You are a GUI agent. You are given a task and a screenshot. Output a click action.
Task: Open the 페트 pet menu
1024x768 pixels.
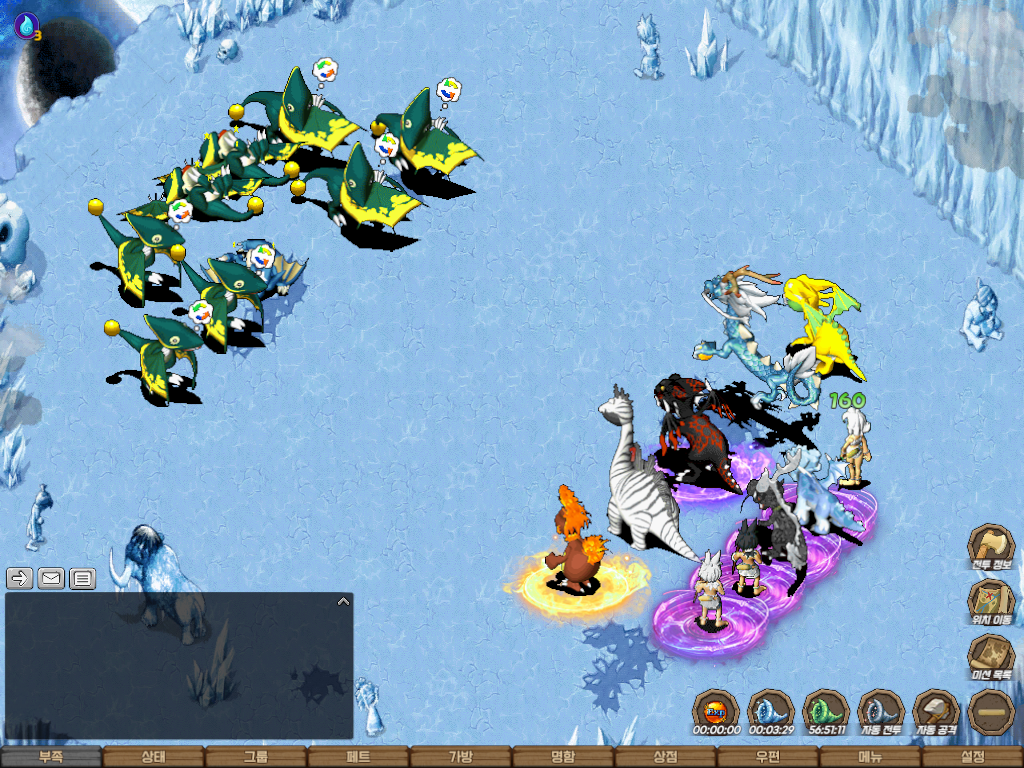click(x=358, y=757)
